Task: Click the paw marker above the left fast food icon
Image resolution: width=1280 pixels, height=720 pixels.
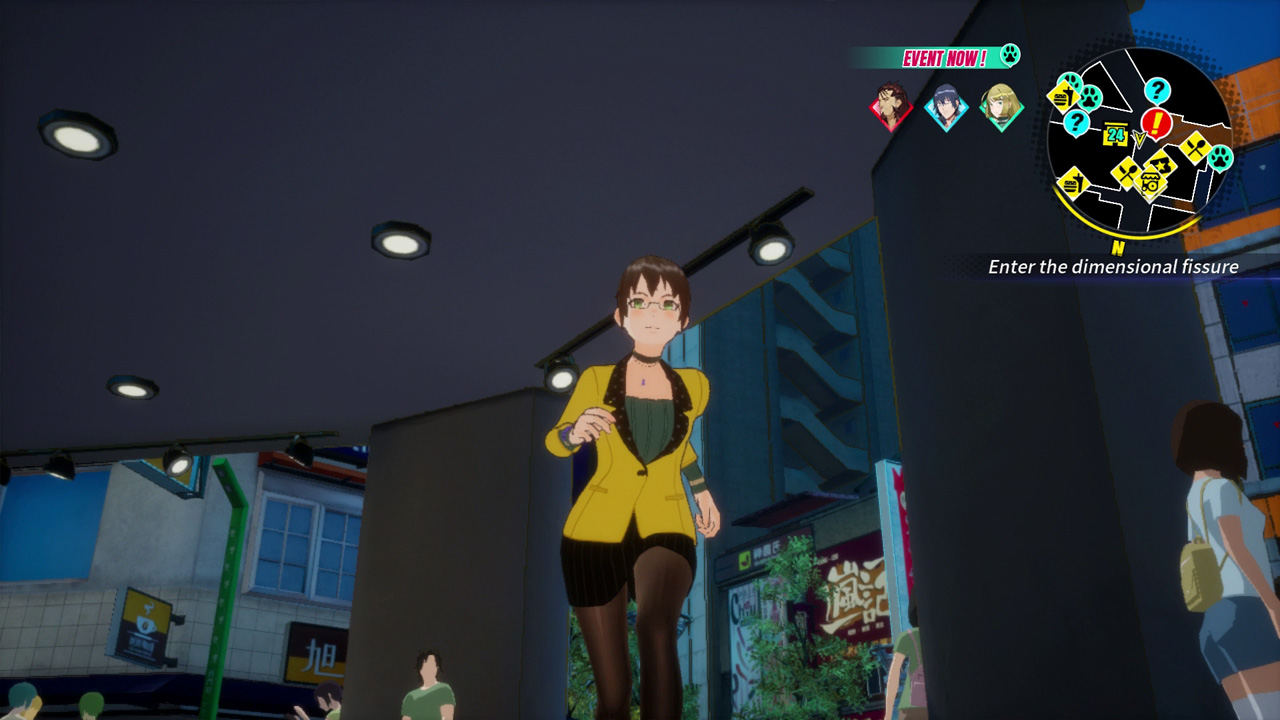Action: tap(1068, 80)
